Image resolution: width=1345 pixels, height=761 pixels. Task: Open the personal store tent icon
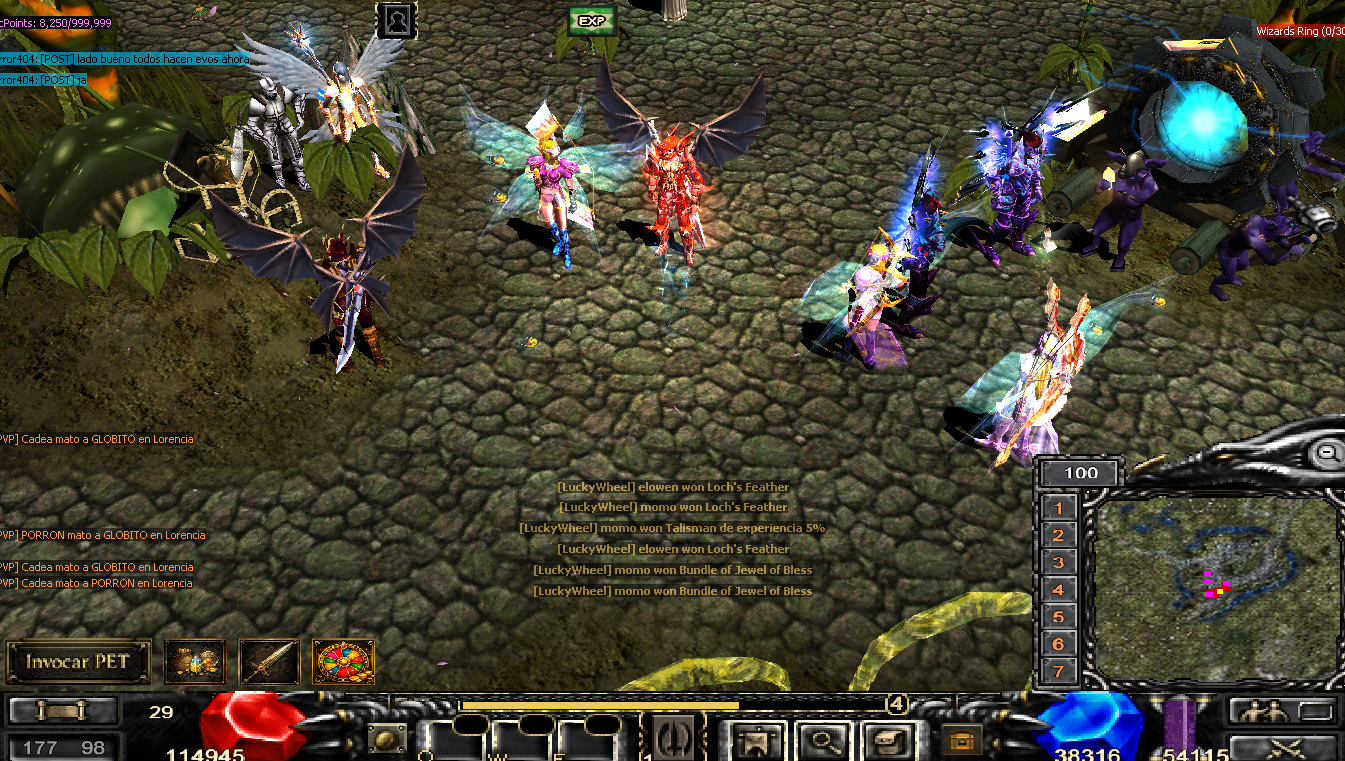click(755, 739)
